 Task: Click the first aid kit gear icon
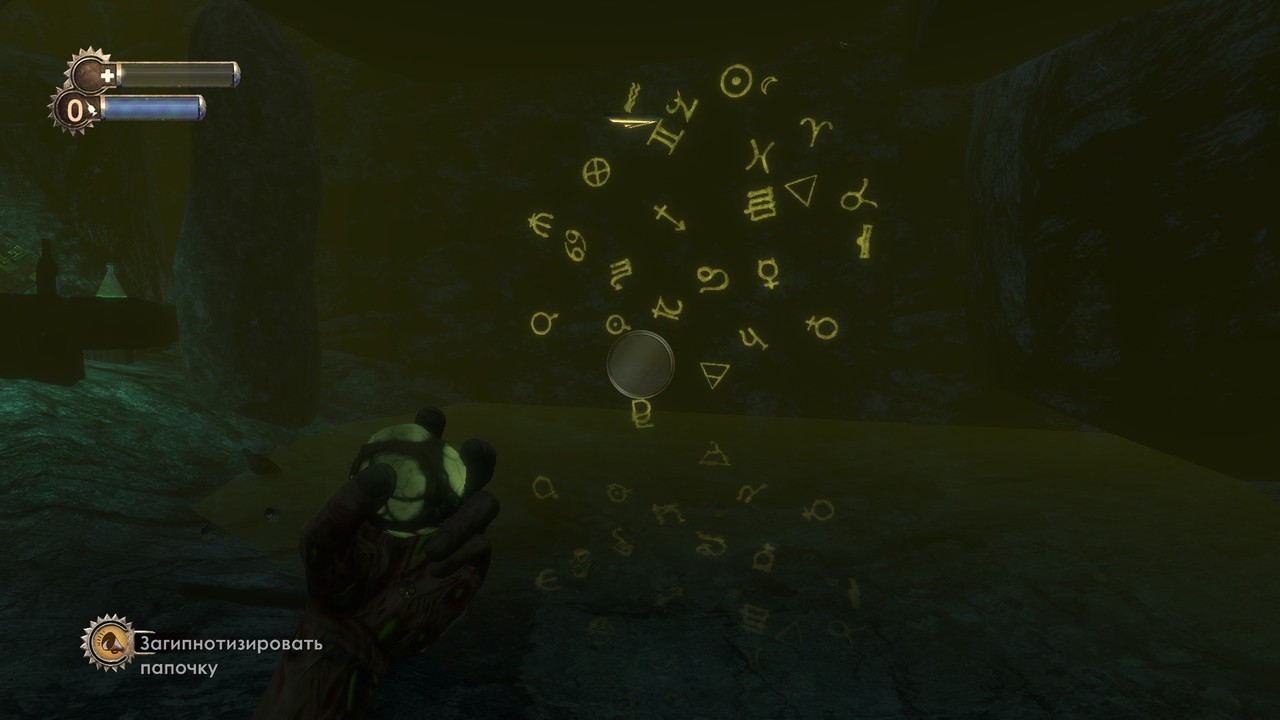[92, 74]
